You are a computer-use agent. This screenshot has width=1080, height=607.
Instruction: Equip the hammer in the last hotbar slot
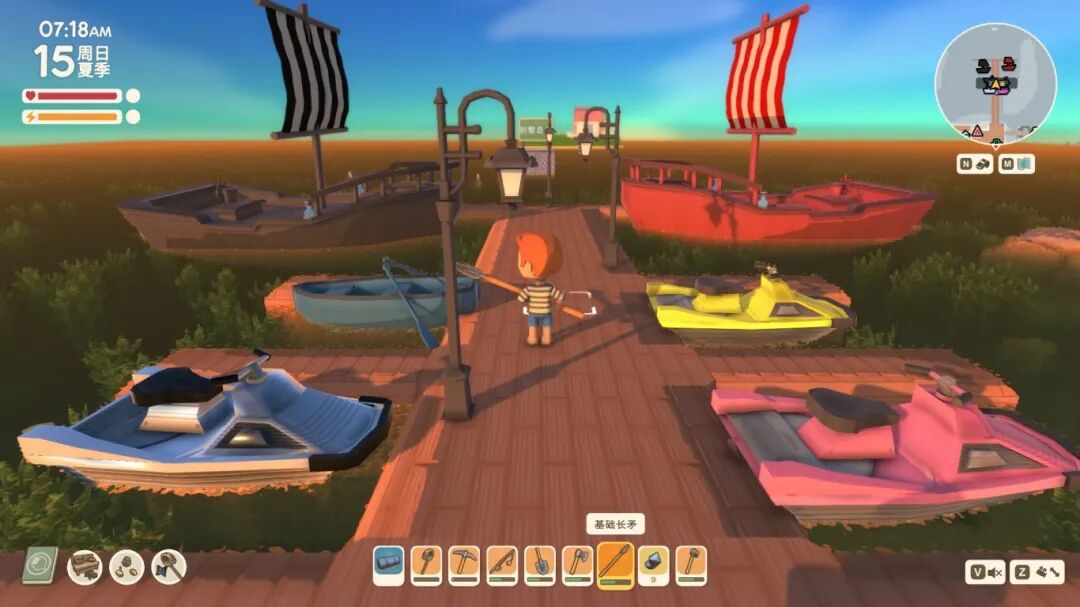[x=691, y=564]
